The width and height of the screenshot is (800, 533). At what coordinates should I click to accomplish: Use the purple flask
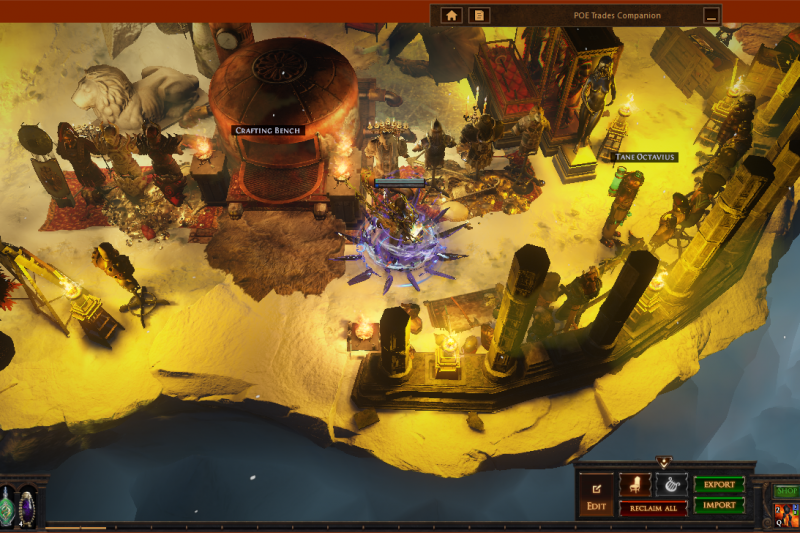point(27,505)
